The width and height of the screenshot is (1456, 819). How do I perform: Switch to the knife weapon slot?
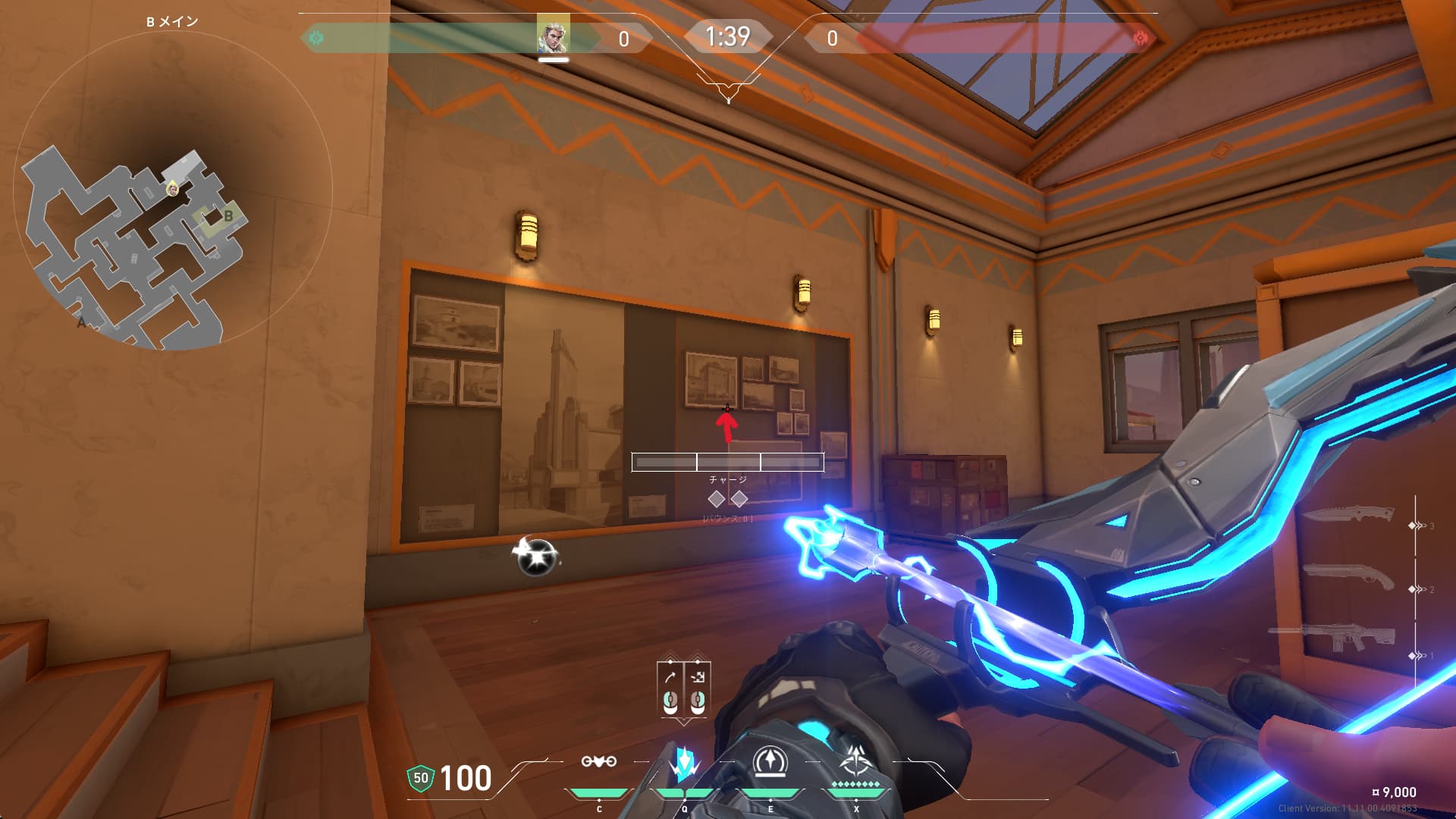[x=1348, y=515]
